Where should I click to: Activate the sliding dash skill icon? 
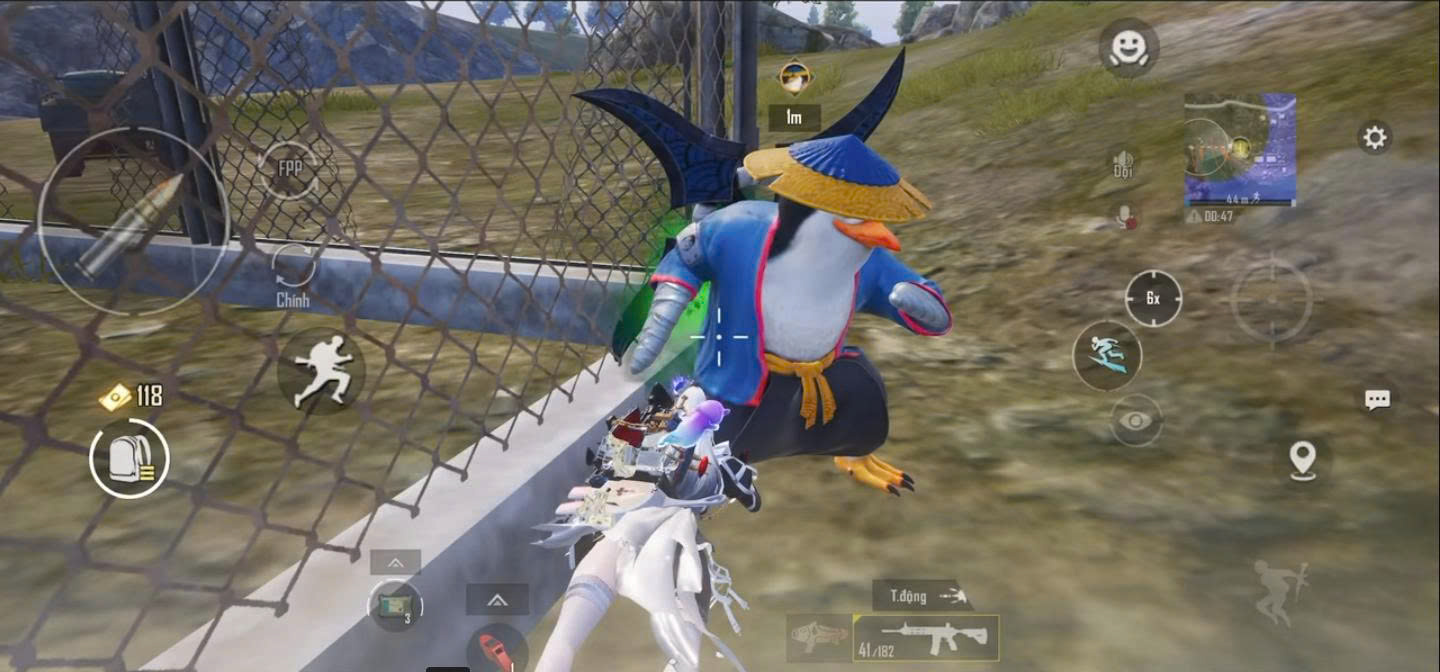pyautogui.click(x=1106, y=355)
